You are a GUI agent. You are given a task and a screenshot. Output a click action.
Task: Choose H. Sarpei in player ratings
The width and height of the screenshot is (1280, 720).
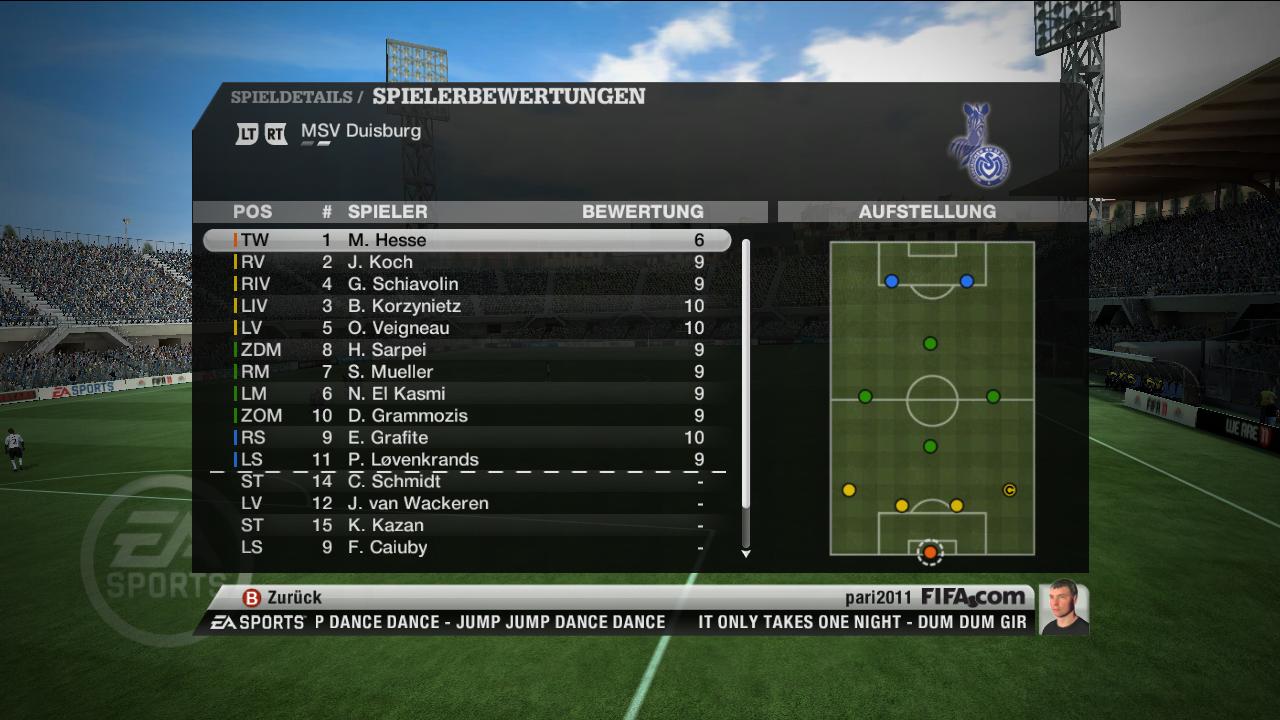coord(467,350)
